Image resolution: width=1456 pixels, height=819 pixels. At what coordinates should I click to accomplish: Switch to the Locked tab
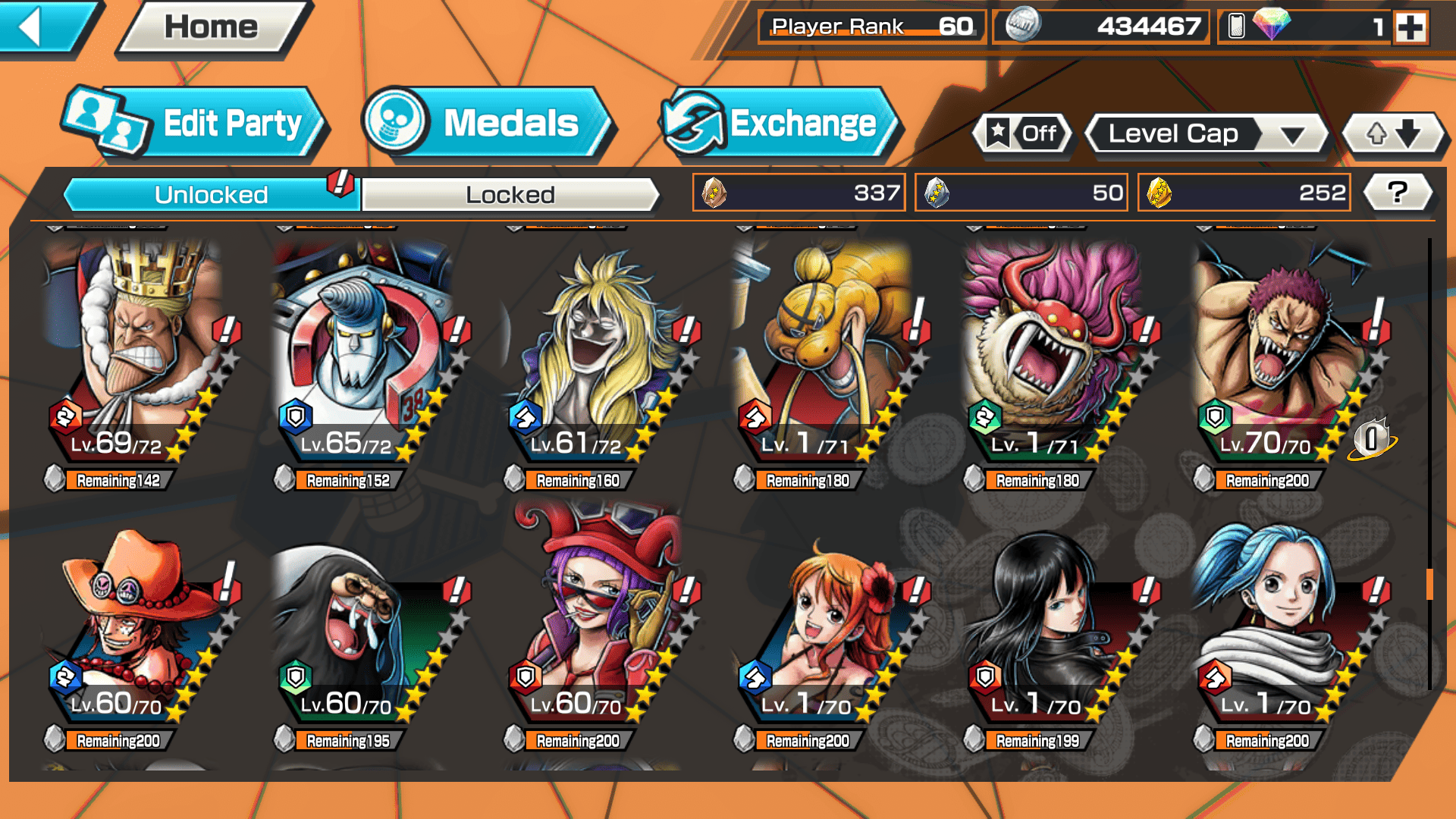510,195
